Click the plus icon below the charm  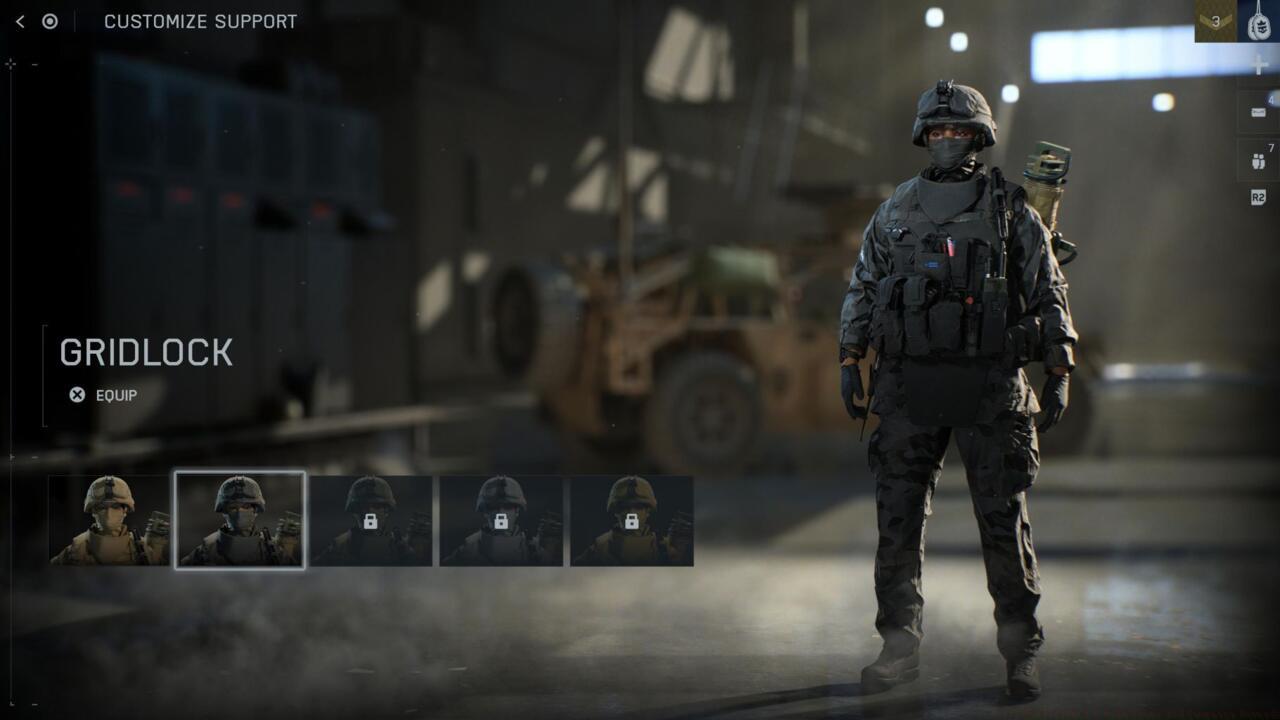1259,65
